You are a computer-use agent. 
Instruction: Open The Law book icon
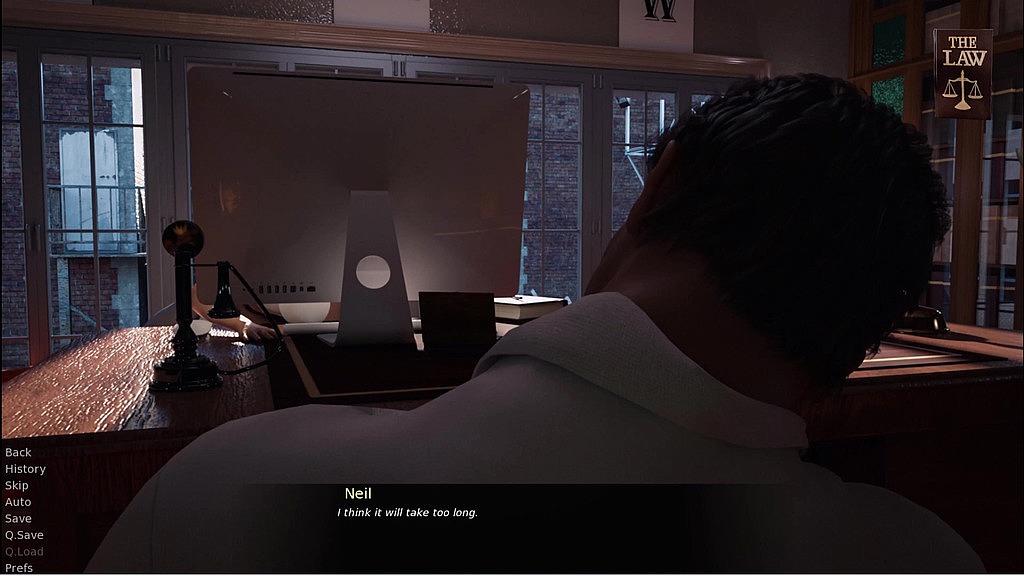pyautogui.click(x=963, y=73)
